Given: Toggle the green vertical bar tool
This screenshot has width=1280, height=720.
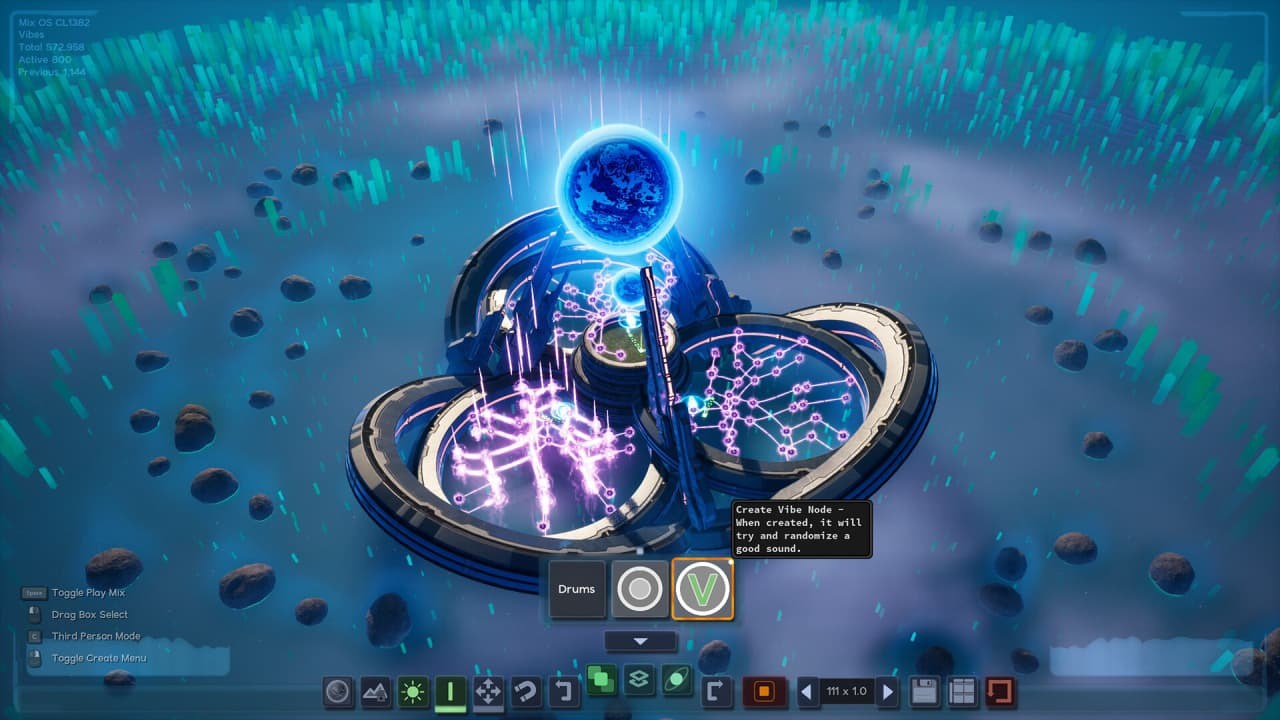Looking at the screenshot, I should pos(448,690).
